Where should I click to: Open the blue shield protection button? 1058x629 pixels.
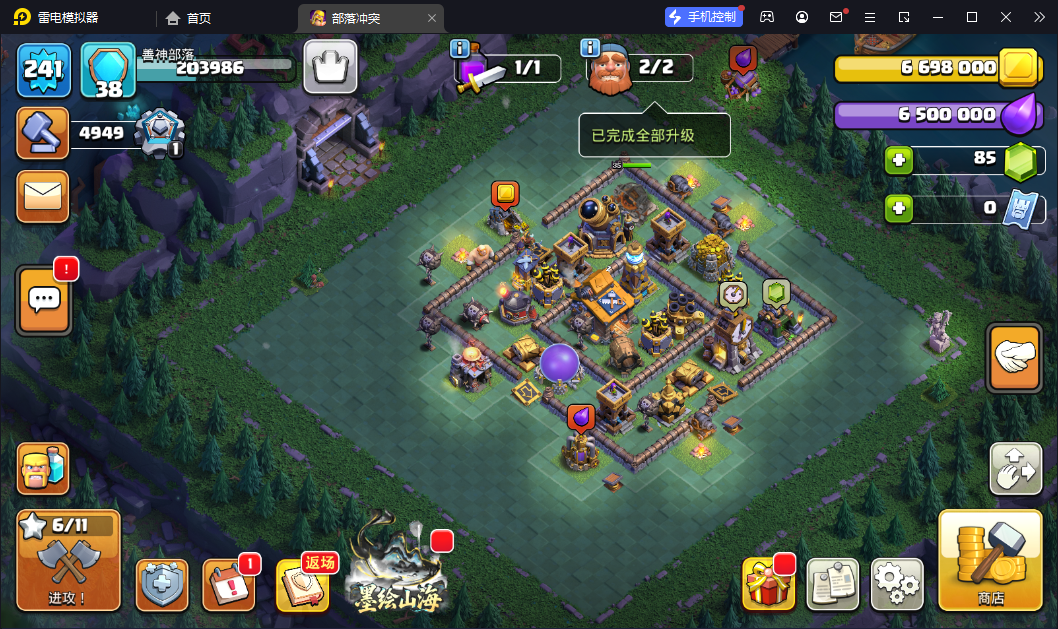162,585
